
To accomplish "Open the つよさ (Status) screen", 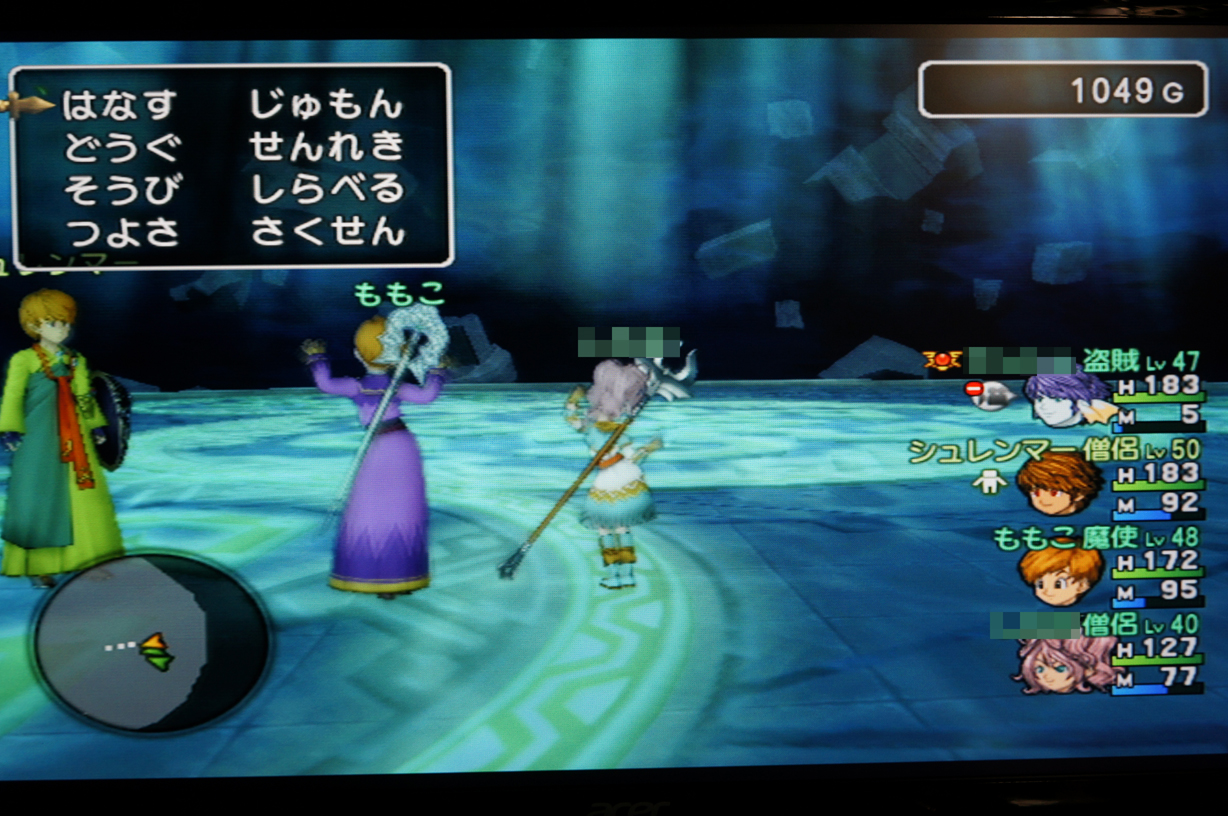I will click(x=122, y=232).
